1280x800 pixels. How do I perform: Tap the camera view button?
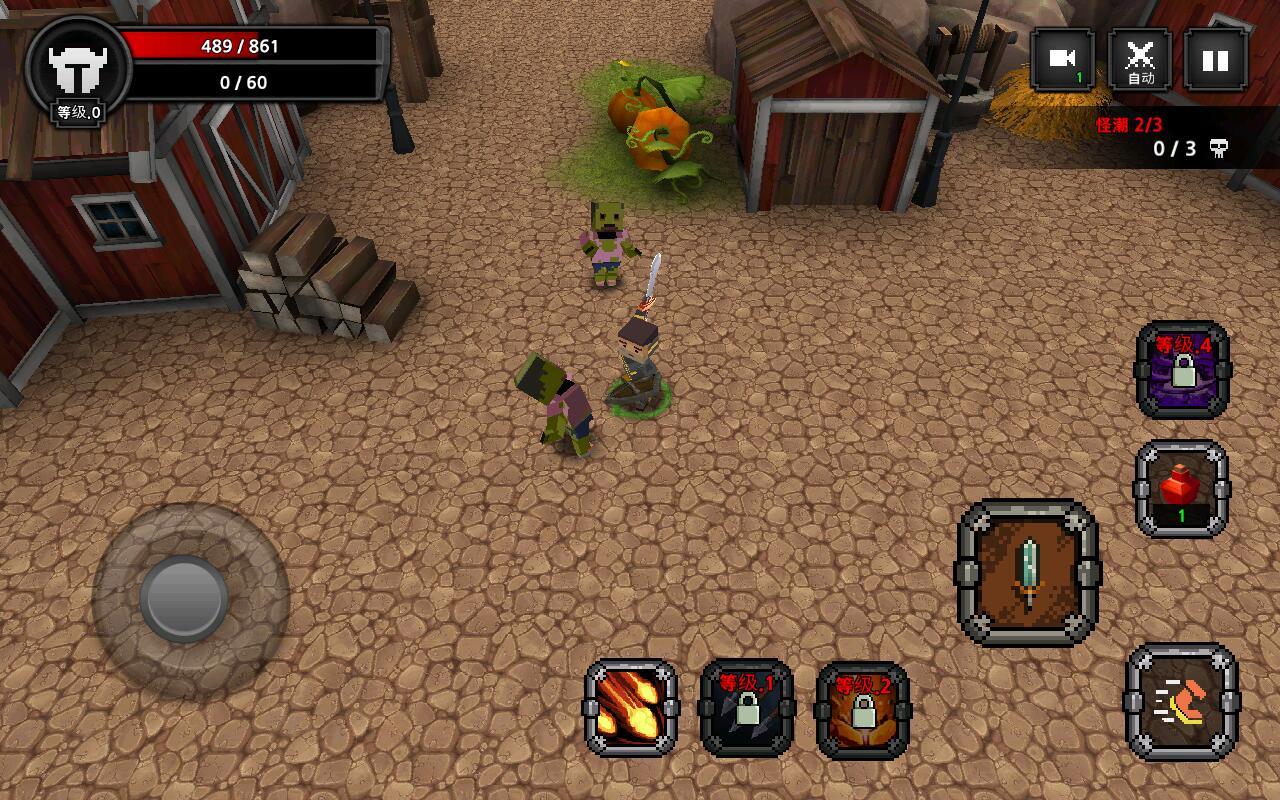(1062, 60)
